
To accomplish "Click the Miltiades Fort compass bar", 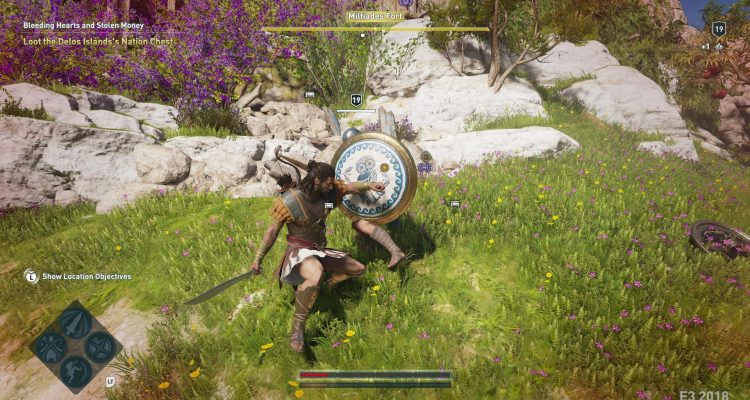I will click(376, 28).
